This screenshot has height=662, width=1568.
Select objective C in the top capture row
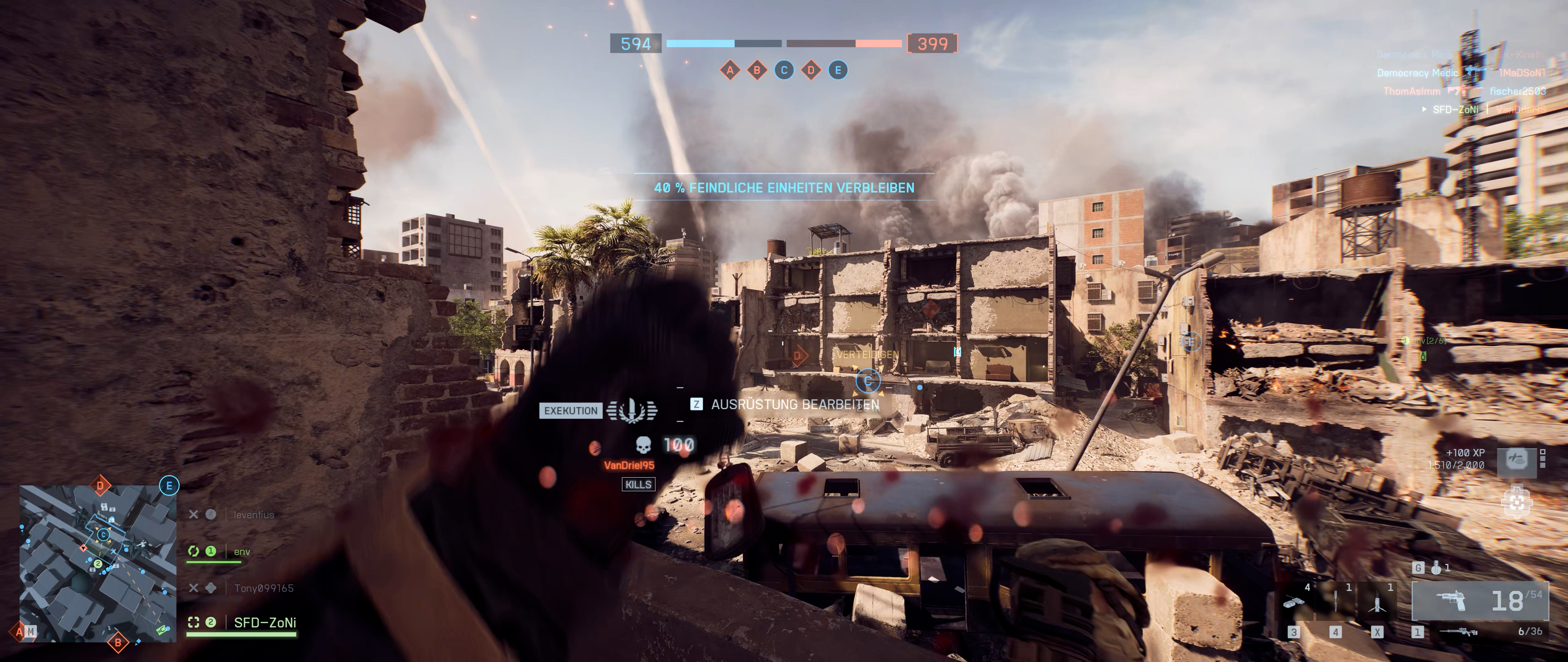tap(784, 71)
